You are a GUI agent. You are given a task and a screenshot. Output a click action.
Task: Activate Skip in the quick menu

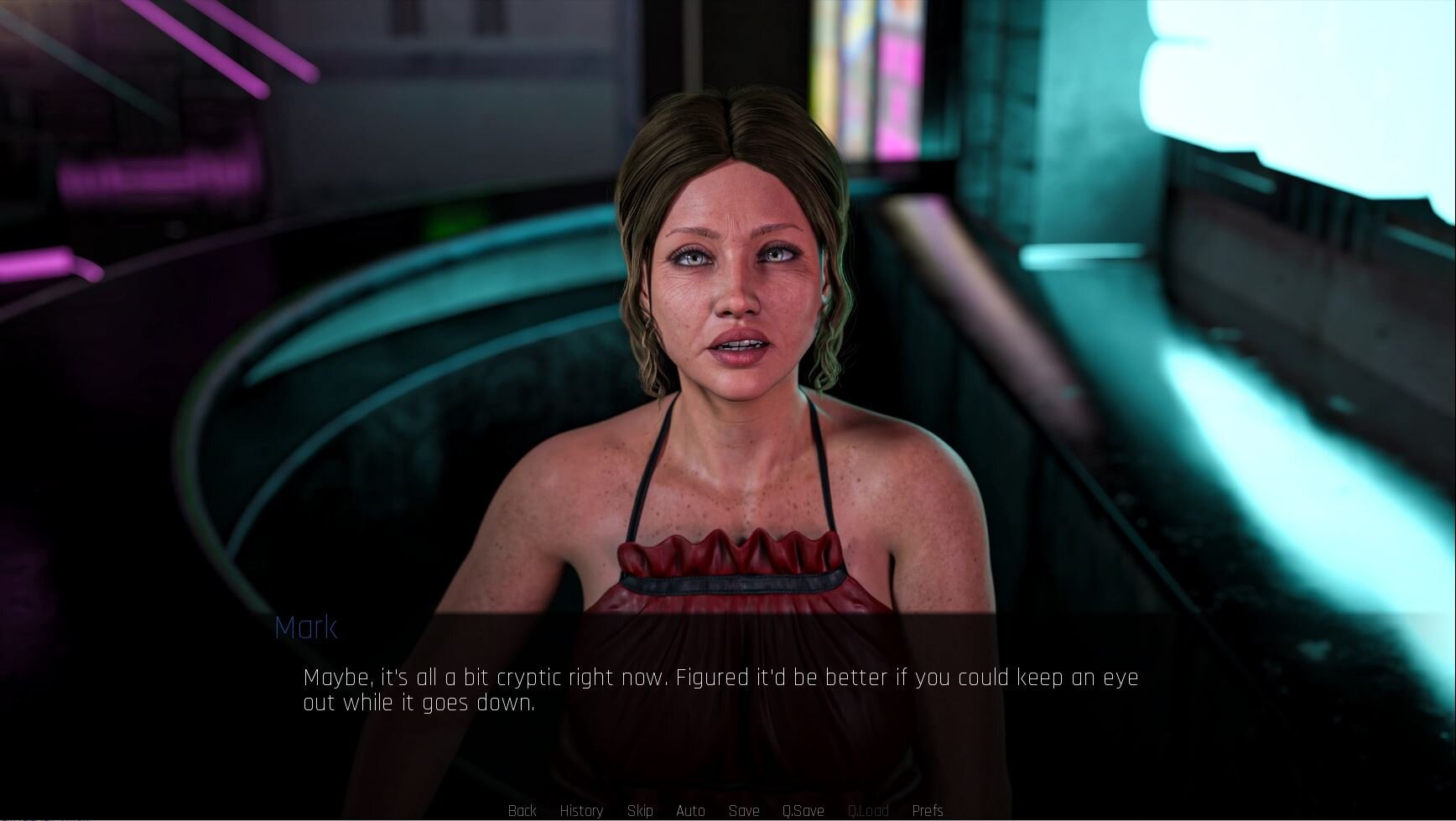click(x=640, y=810)
